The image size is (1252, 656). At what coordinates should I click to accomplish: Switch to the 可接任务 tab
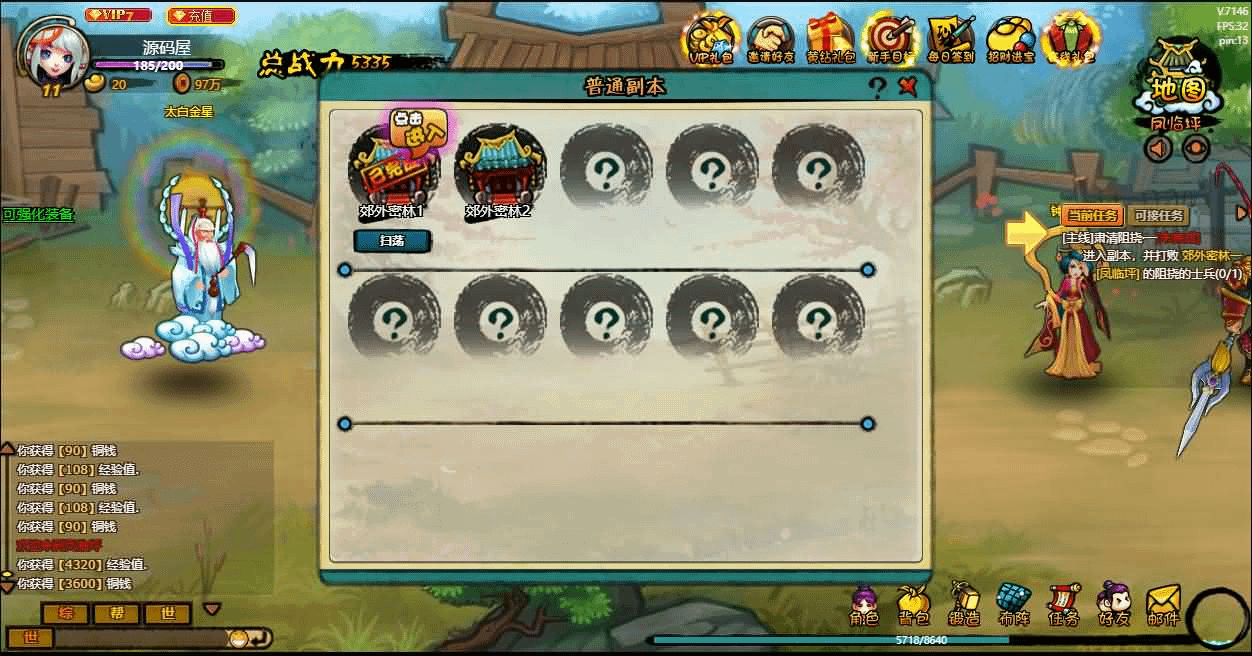click(1159, 215)
